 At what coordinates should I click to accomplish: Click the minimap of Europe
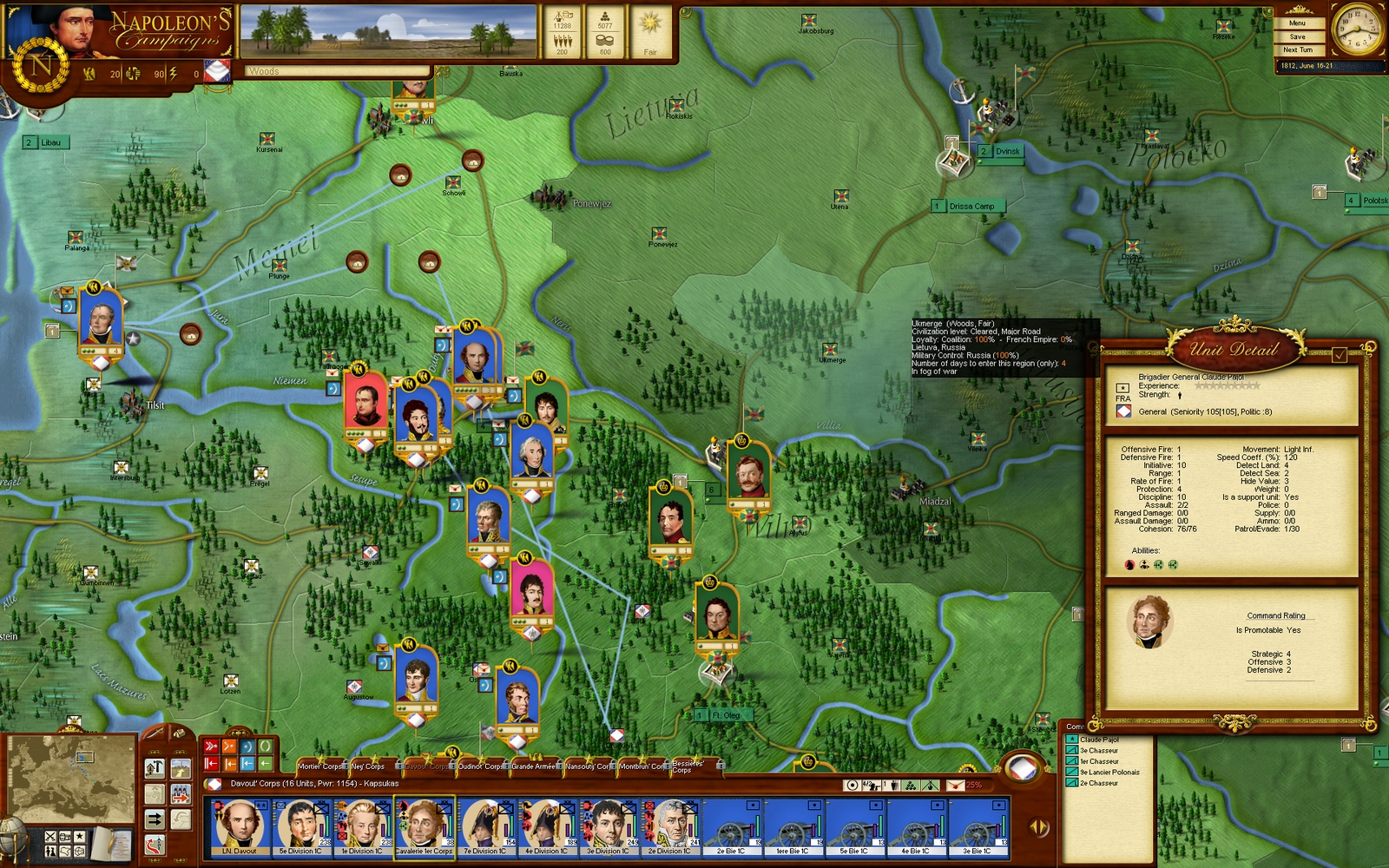click(71, 779)
